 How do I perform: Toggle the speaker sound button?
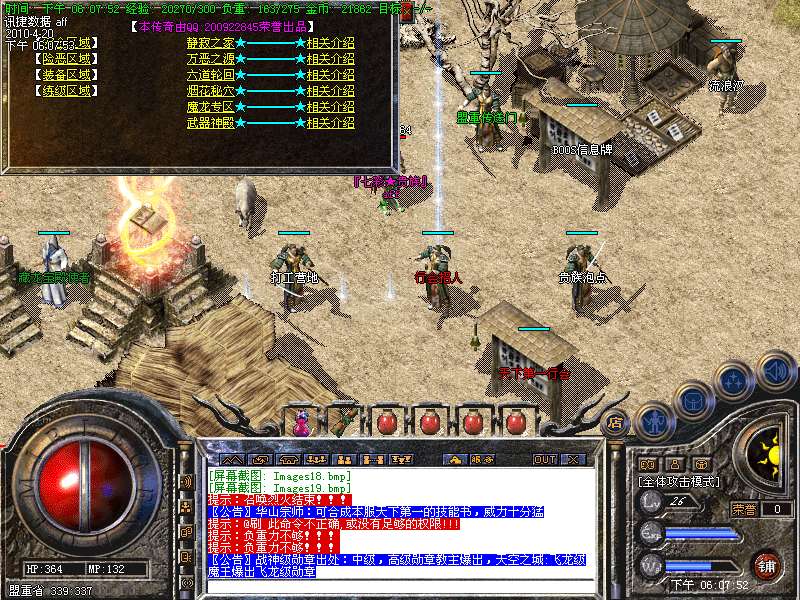point(775,372)
